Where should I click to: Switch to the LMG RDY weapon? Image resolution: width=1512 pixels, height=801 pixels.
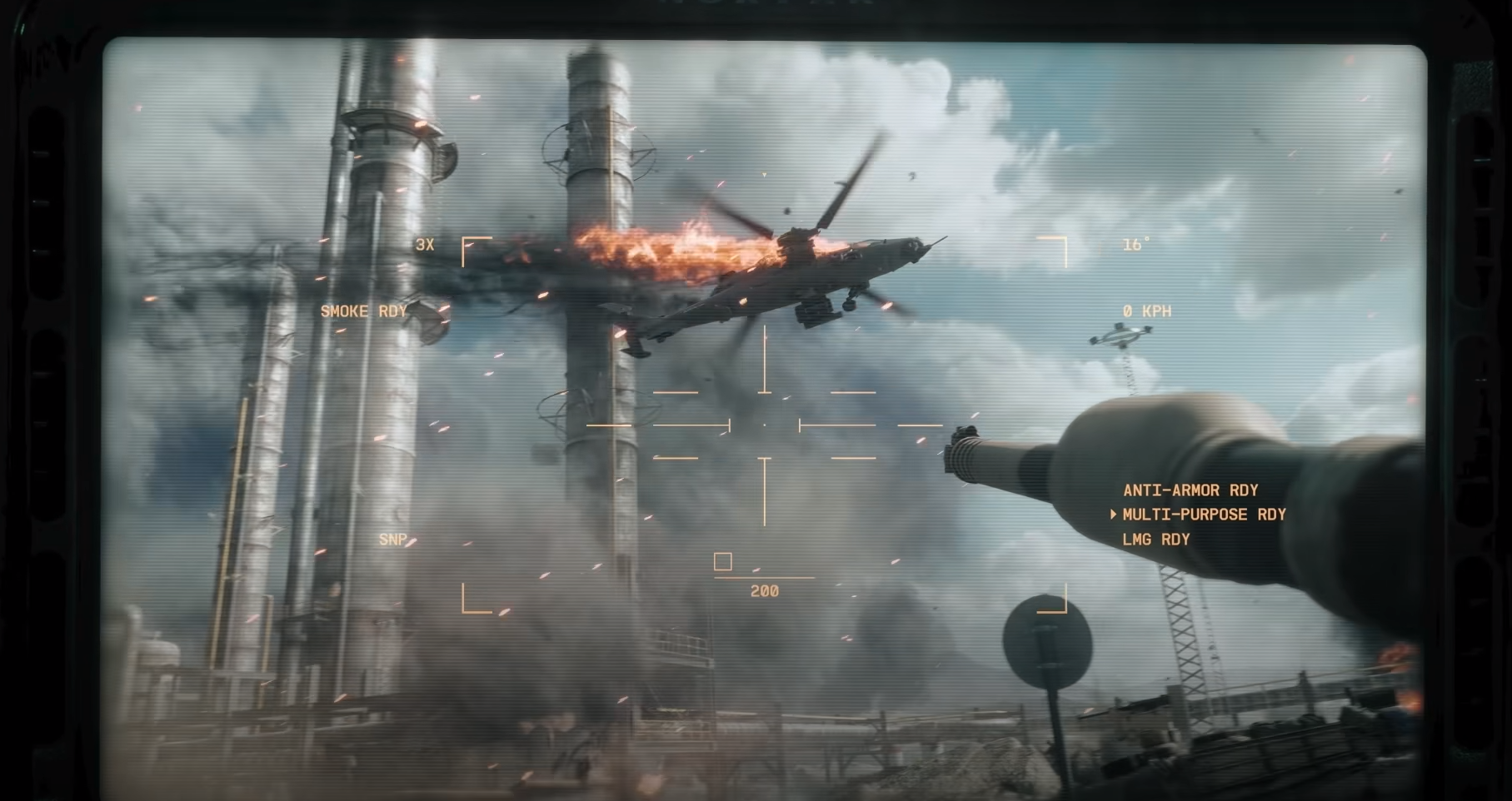[x=1155, y=540]
